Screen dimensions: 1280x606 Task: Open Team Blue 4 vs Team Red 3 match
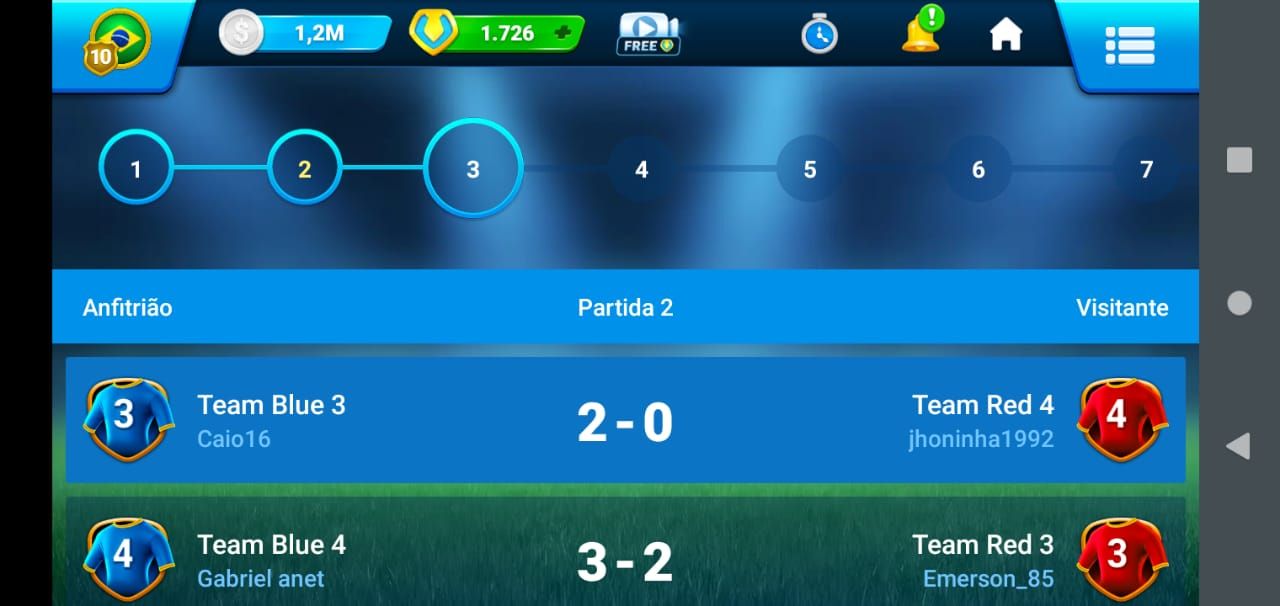625,560
